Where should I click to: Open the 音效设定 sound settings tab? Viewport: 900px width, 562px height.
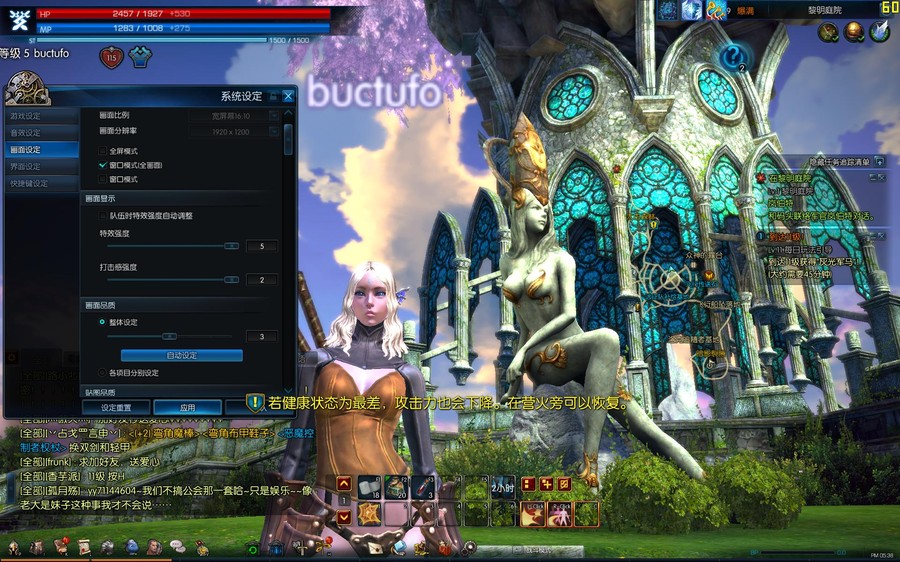coord(27,132)
